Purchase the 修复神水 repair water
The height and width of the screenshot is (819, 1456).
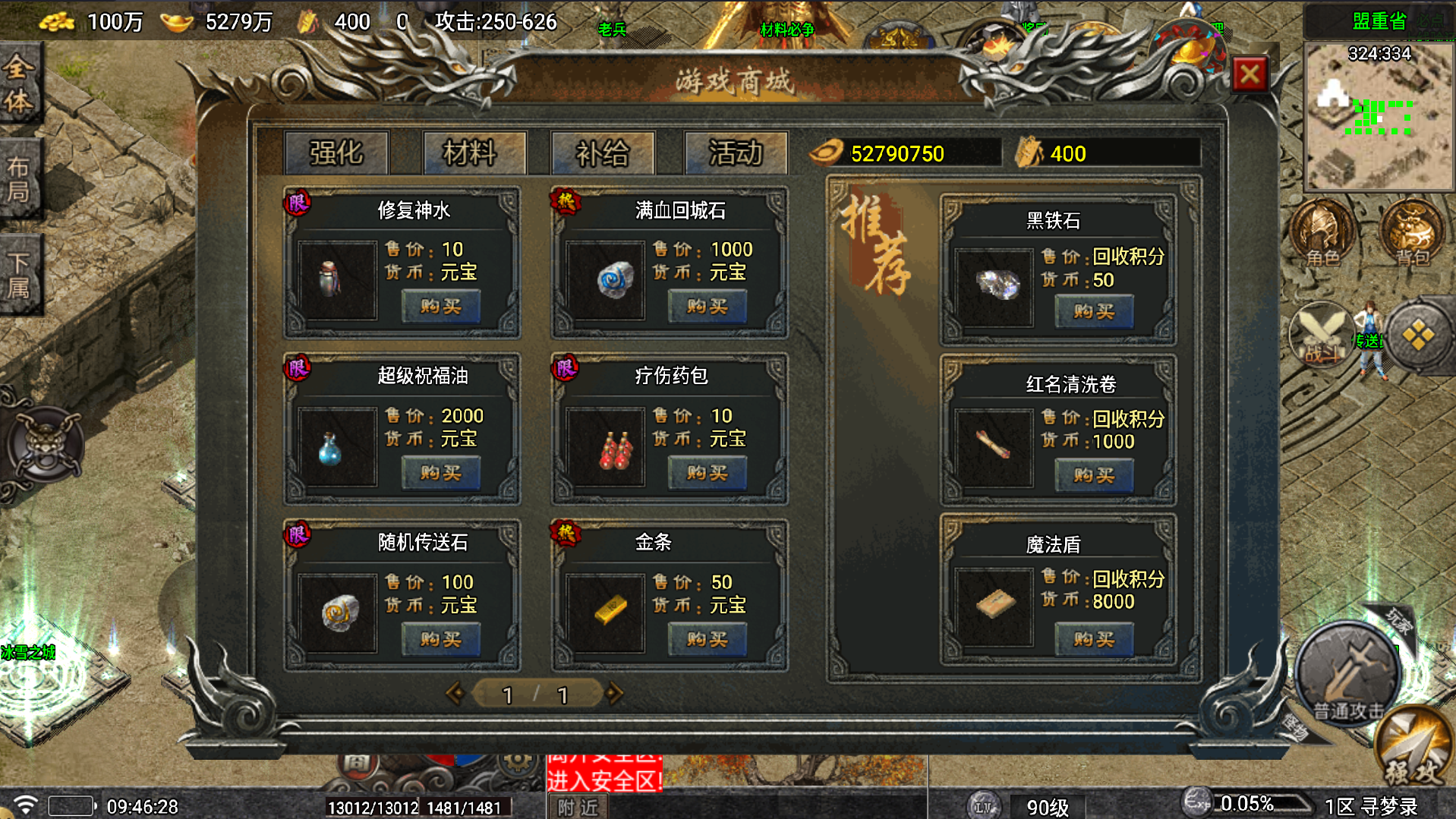click(x=440, y=307)
